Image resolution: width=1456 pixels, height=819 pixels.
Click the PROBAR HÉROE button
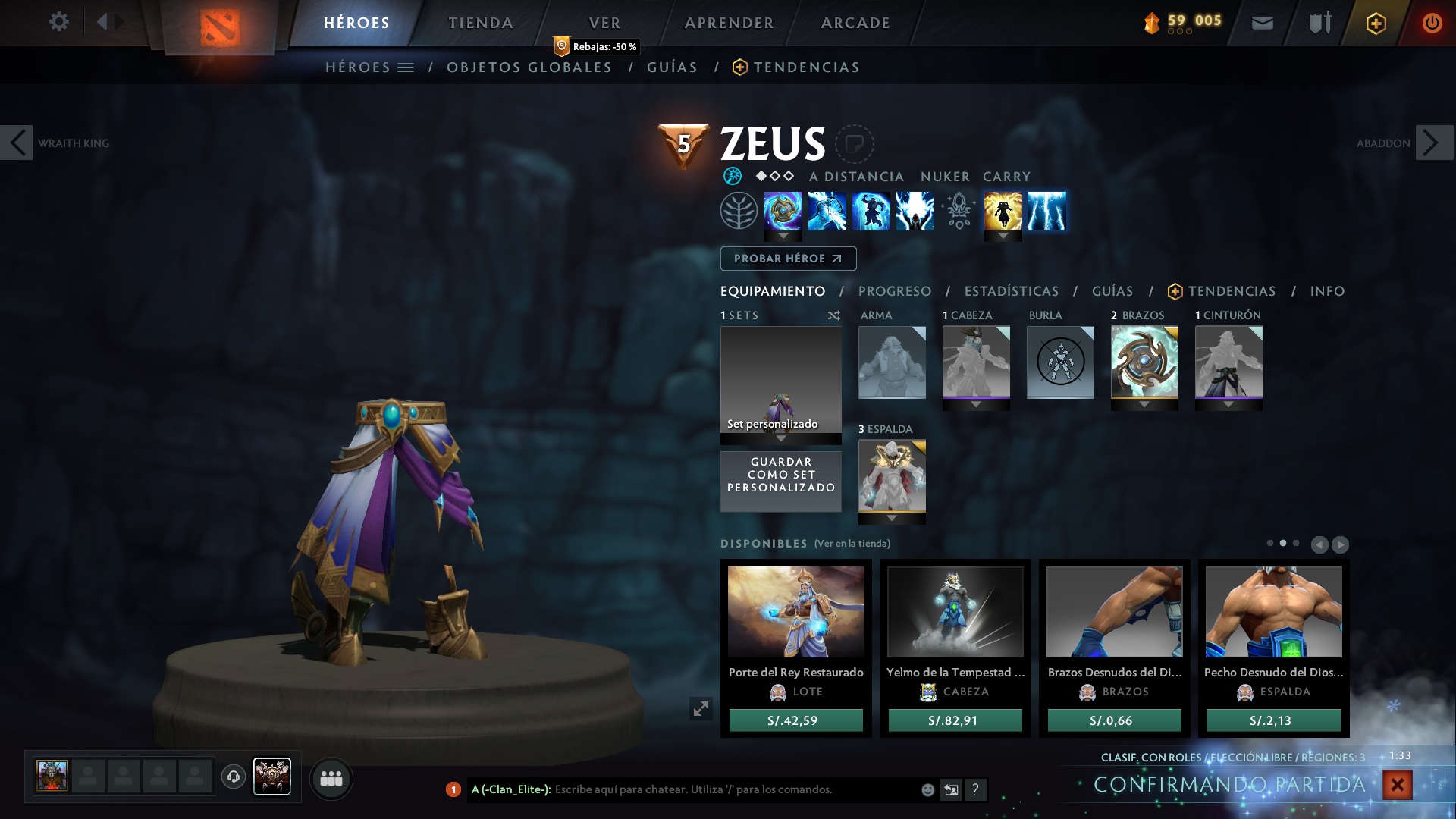tap(787, 259)
